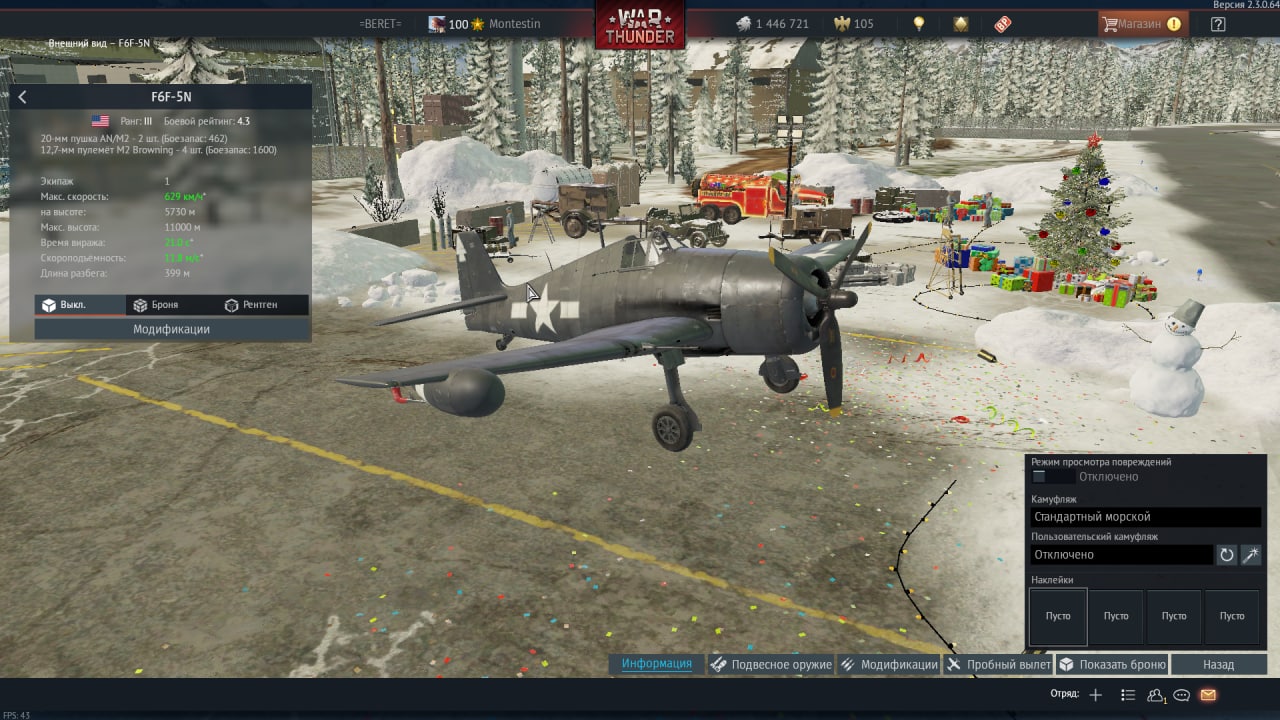Click Показать броню
This screenshot has width=1280, height=720.
pos(1112,664)
